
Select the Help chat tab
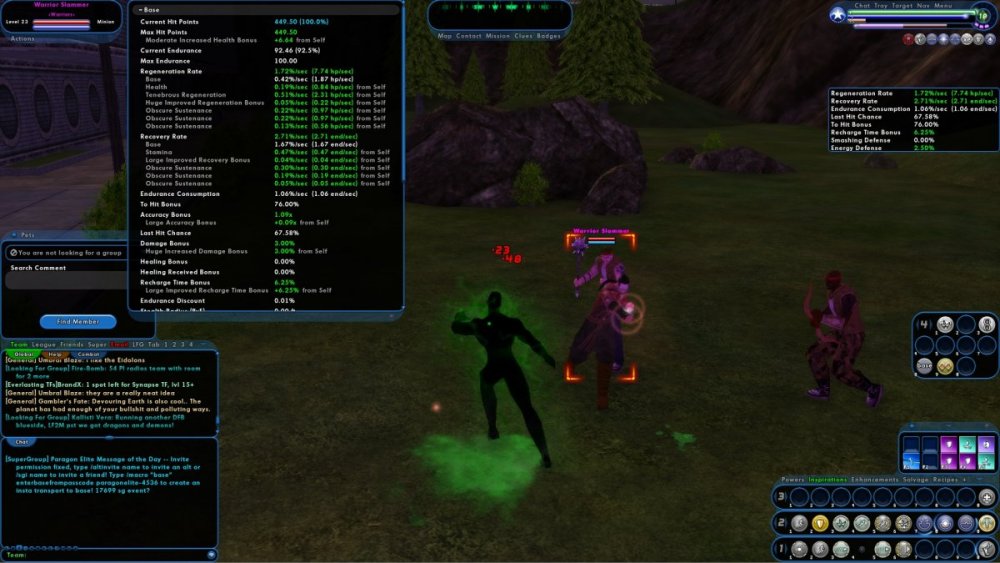54,354
